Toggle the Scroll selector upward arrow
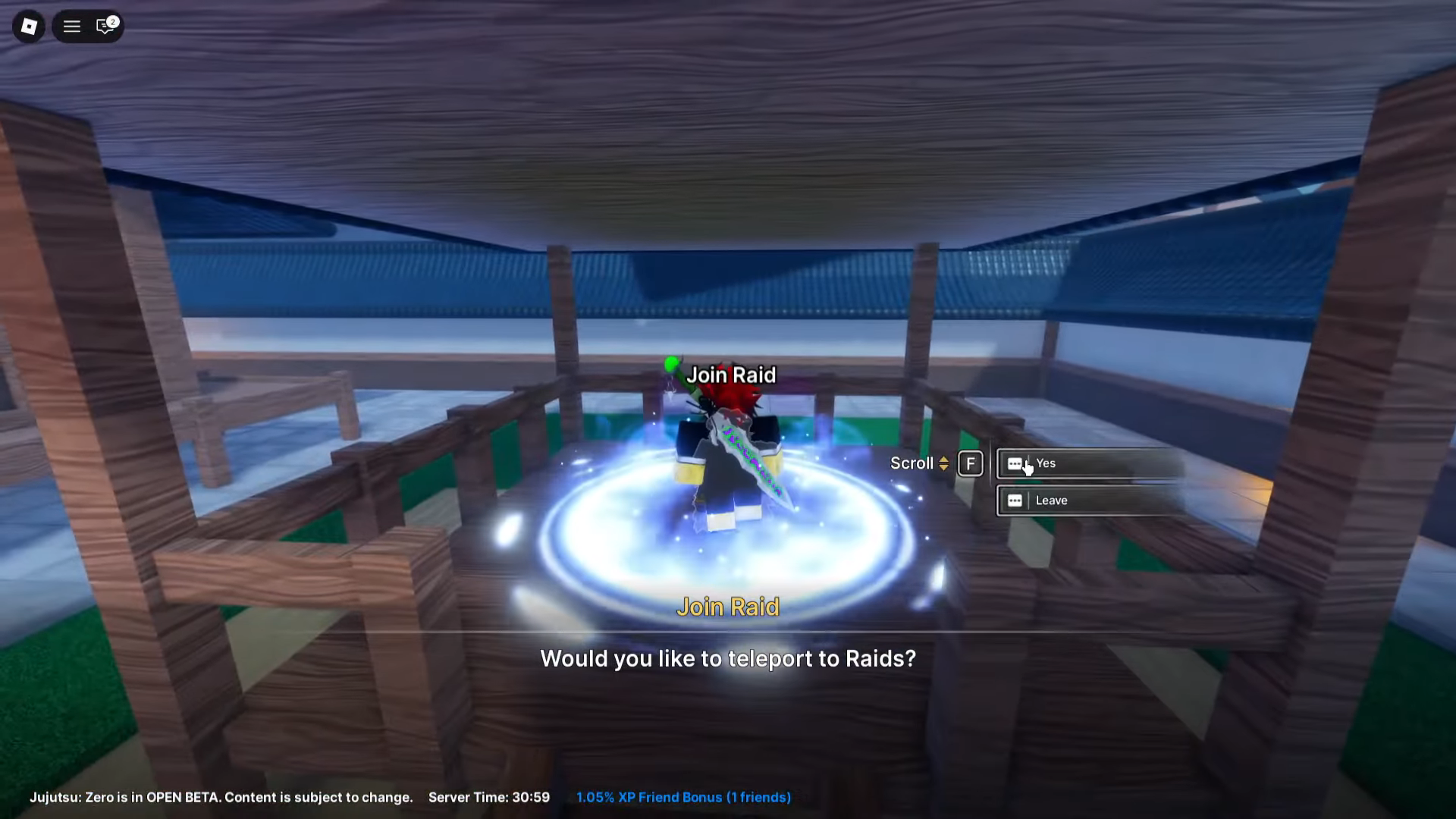 pos(943,459)
